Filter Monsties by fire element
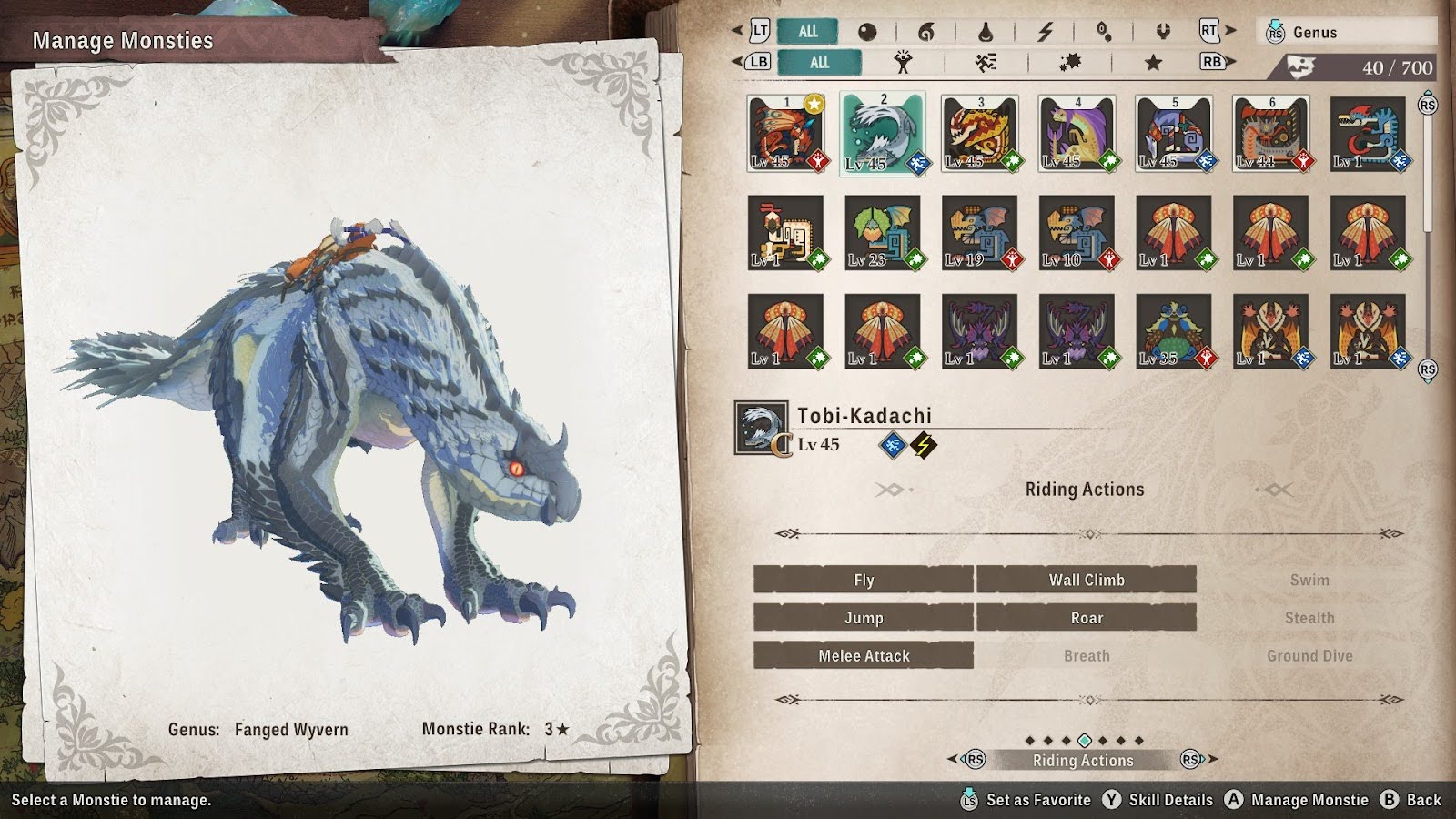1456x819 pixels. pyautogui.click(x=925, y=32)
